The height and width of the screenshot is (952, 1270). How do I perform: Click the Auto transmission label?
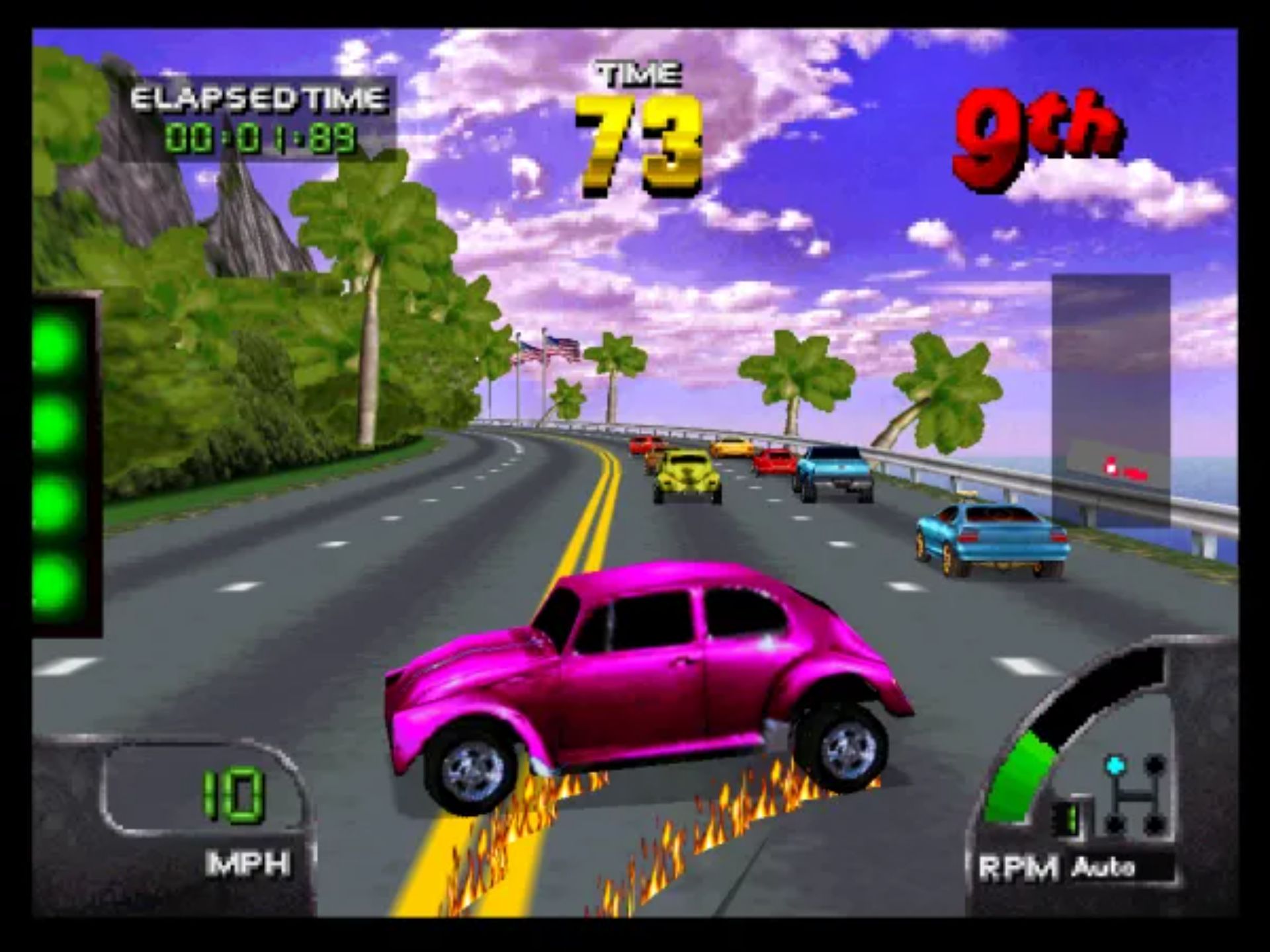coord(1103,866)
